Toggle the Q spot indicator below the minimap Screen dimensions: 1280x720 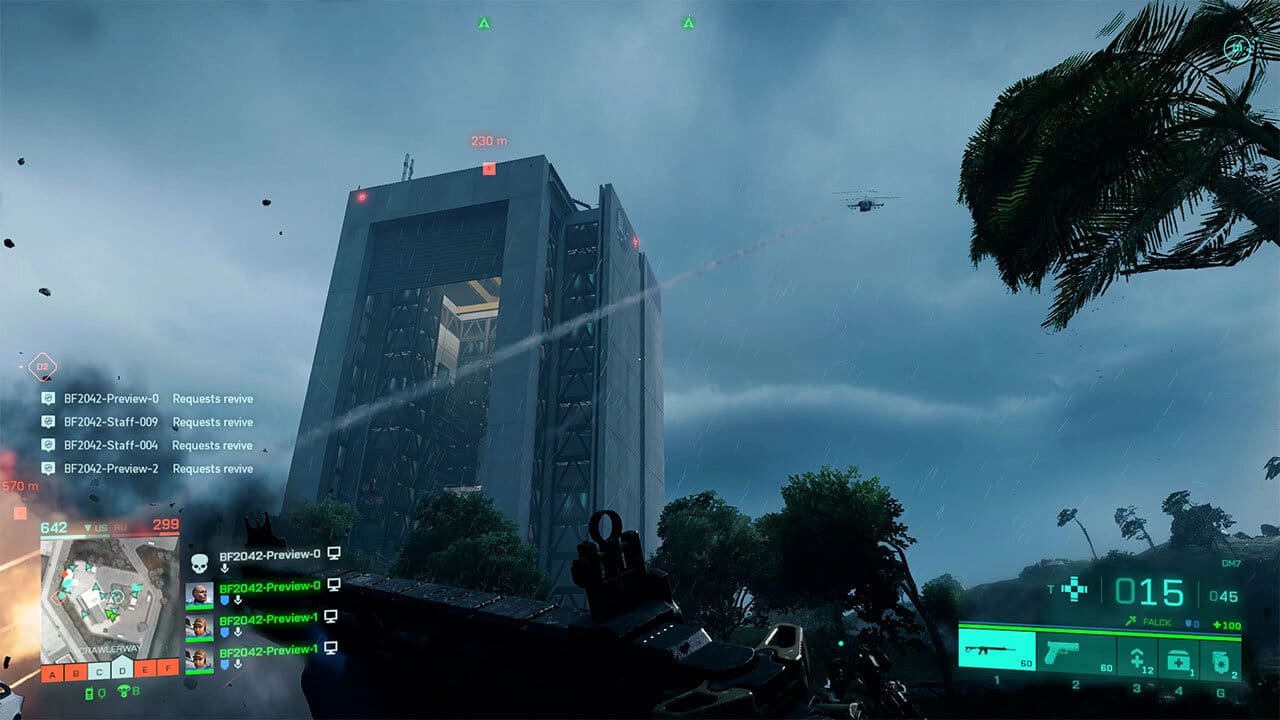tap(101, 692)
